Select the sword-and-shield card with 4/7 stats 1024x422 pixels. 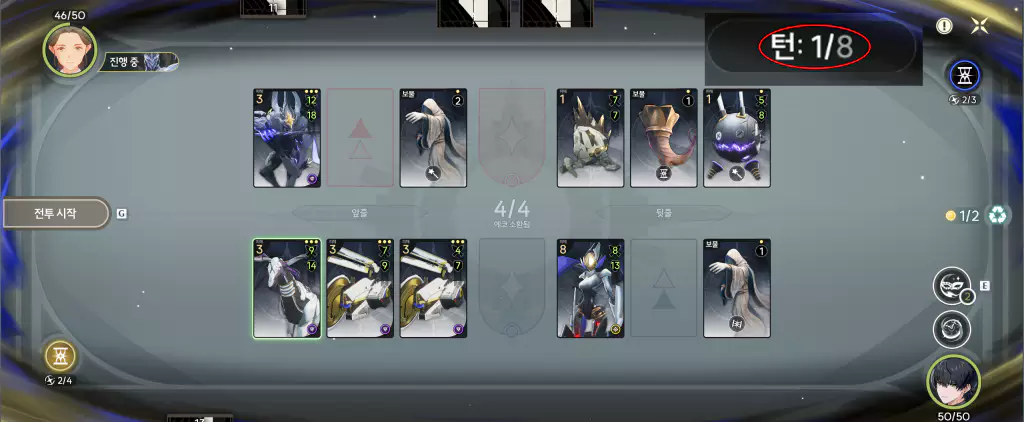point(433,289)
